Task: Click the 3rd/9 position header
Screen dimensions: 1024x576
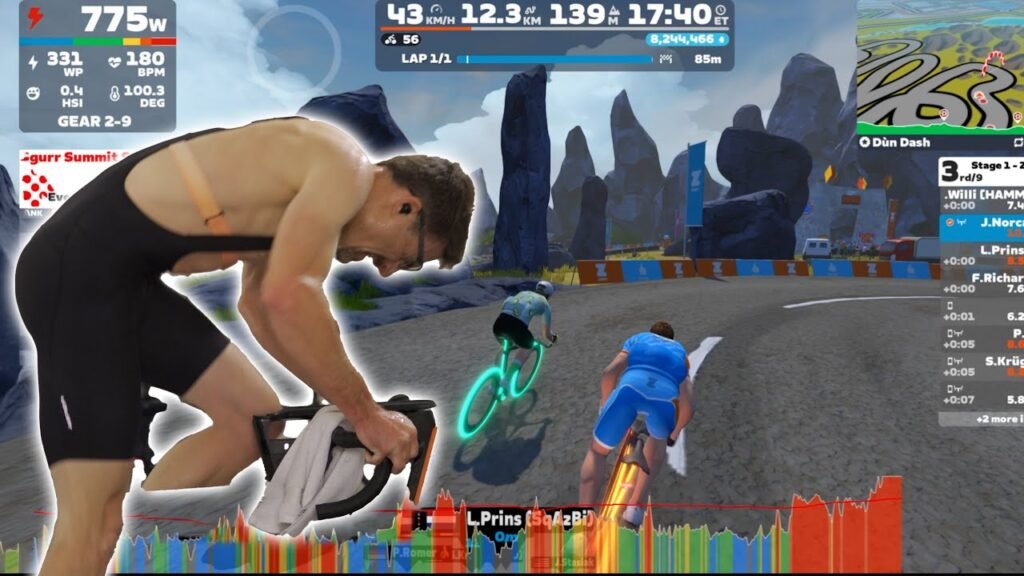Action: (982, 171)
